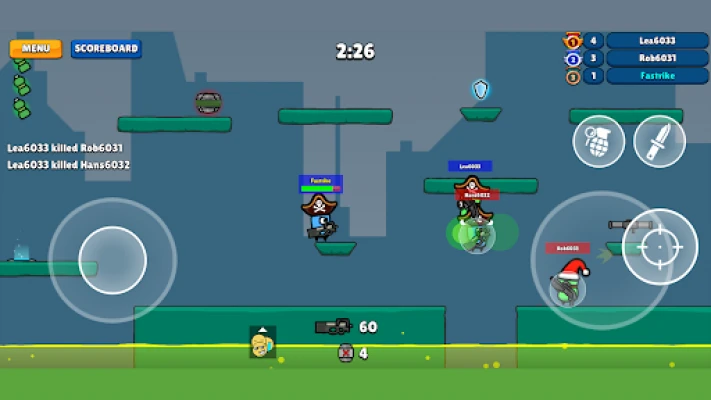Select Fastrike's leaderboard row
711x400 pixels.
pyautogui.click(x=657, y=76)
